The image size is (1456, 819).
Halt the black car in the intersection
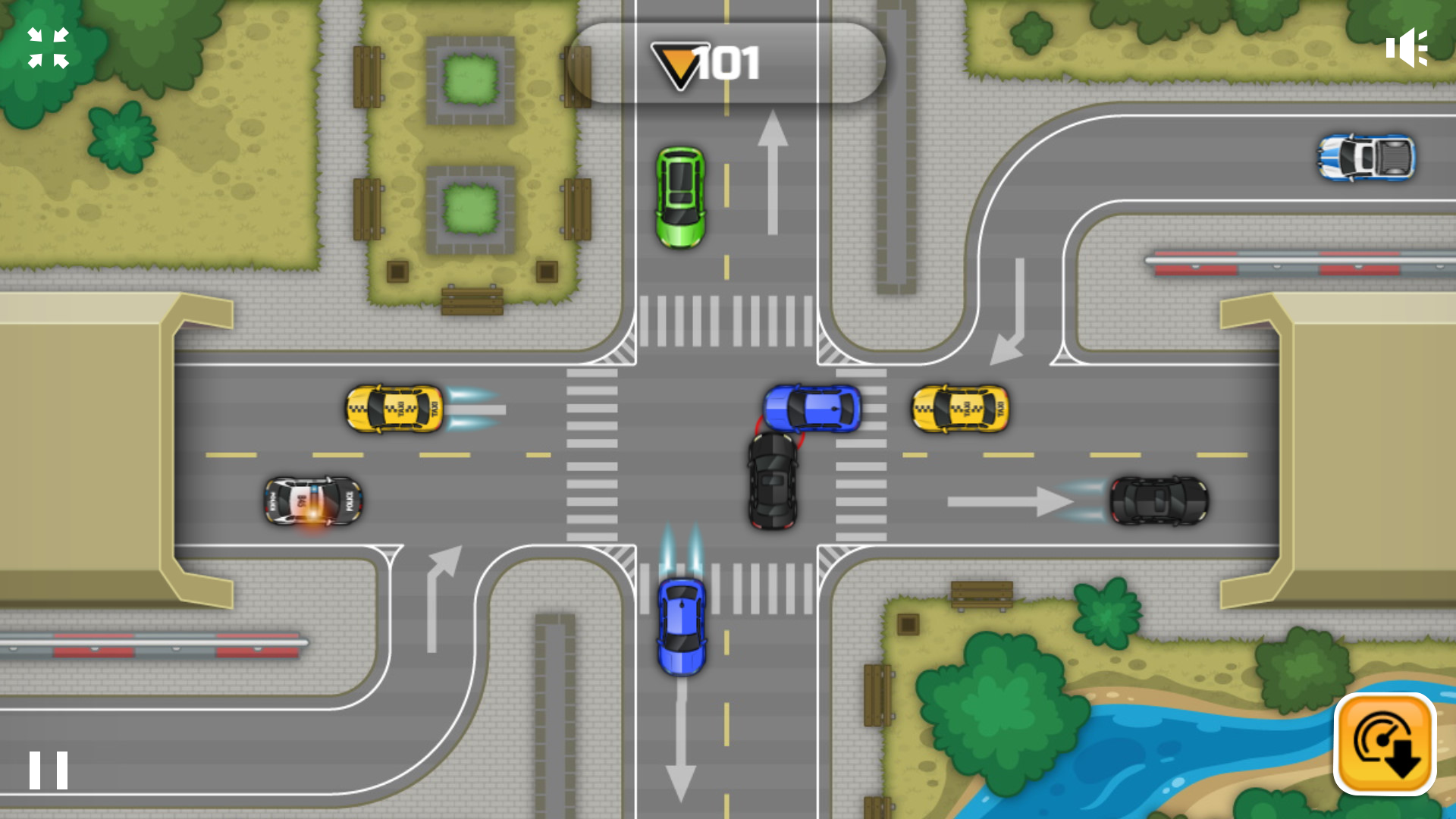click(773, 482)
